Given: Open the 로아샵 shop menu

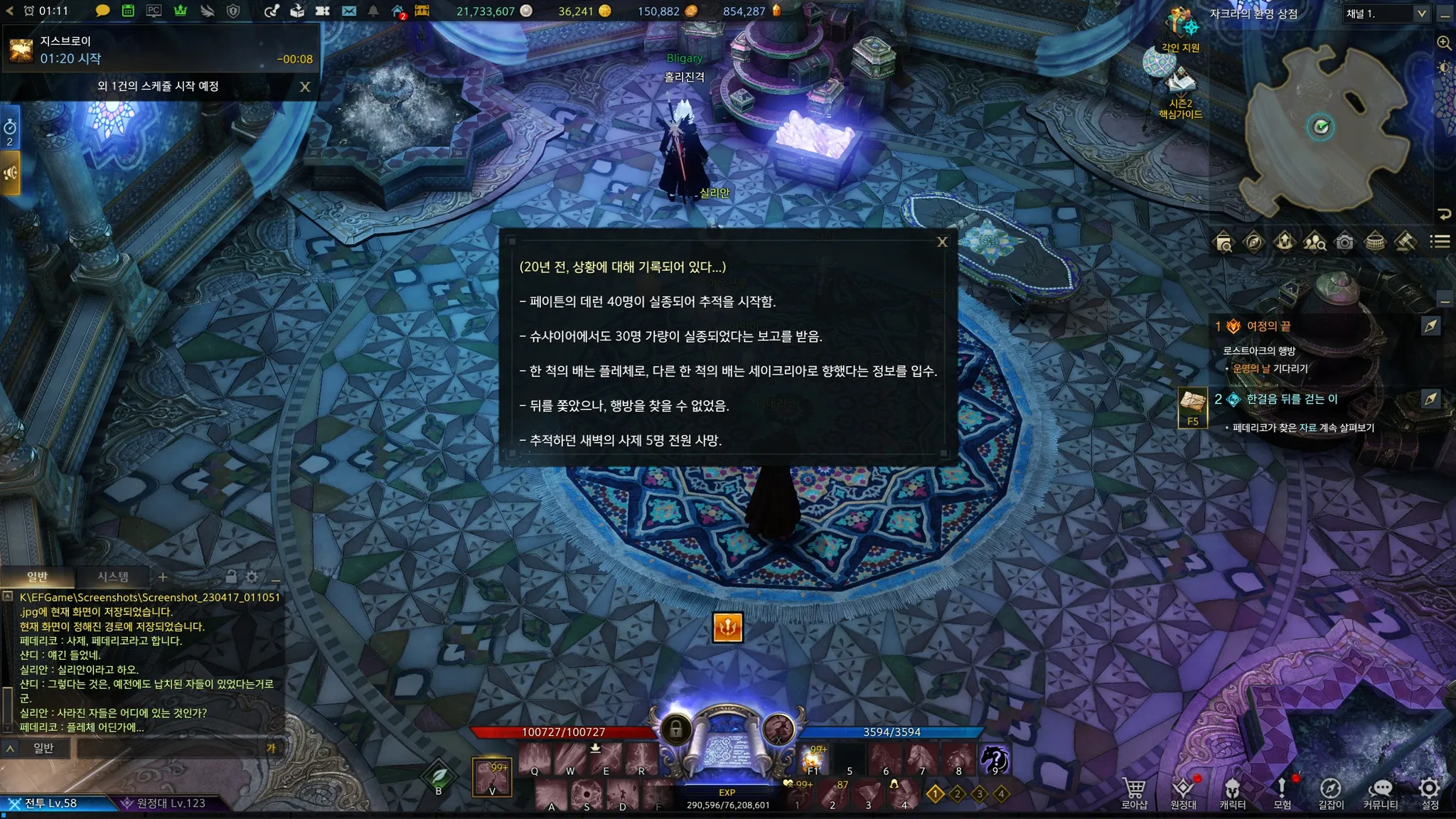Looking at the screenshot, I should [1134, 793].
